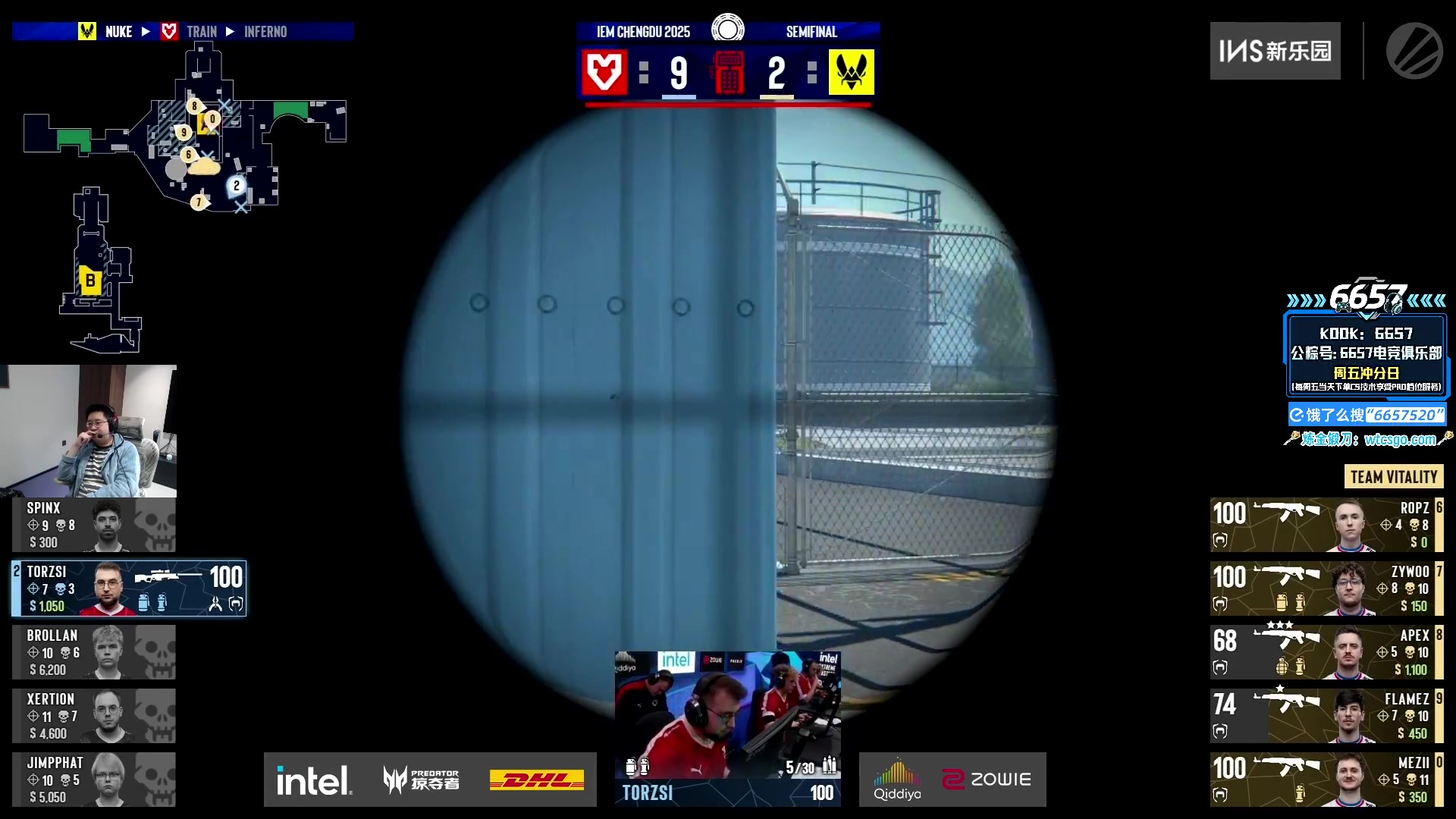Select Flamez's player panel
This screenshot has height=819, width=1456.
(x=1326, y=716)
